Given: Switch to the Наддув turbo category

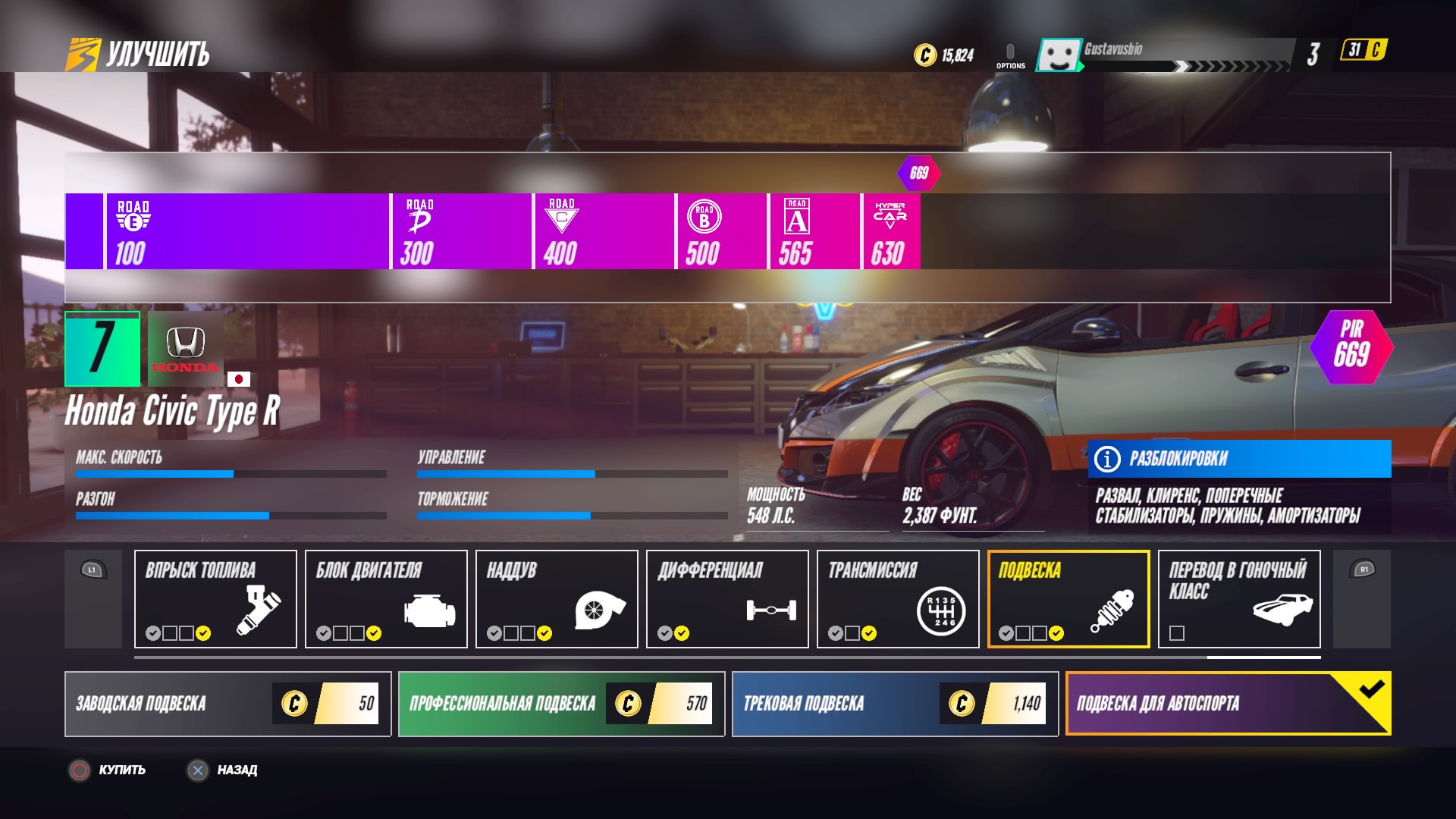Looking at the screenshot, I should [557, 599].
